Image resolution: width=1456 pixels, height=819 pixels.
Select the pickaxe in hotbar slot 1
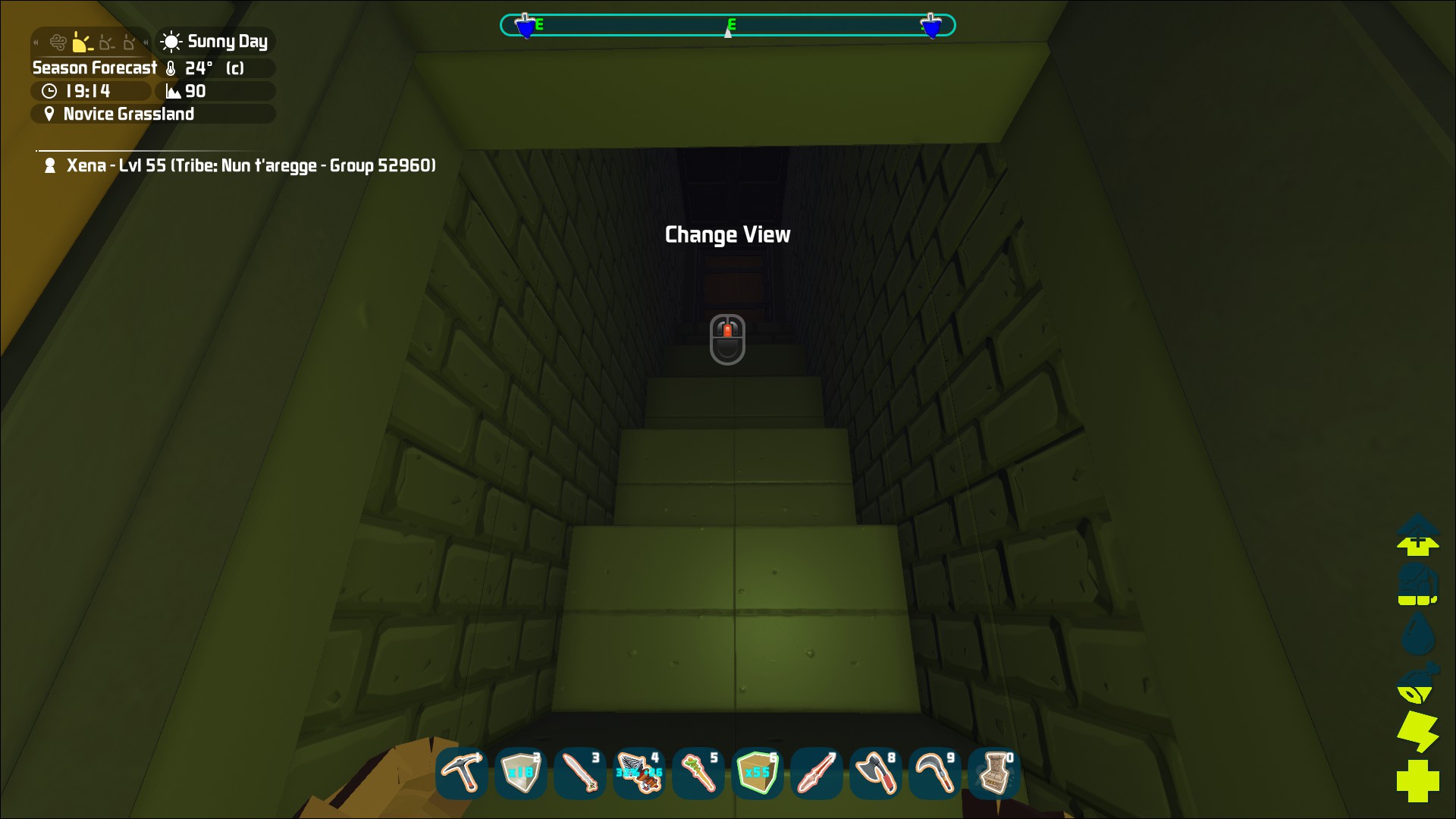tap(461, 773)
